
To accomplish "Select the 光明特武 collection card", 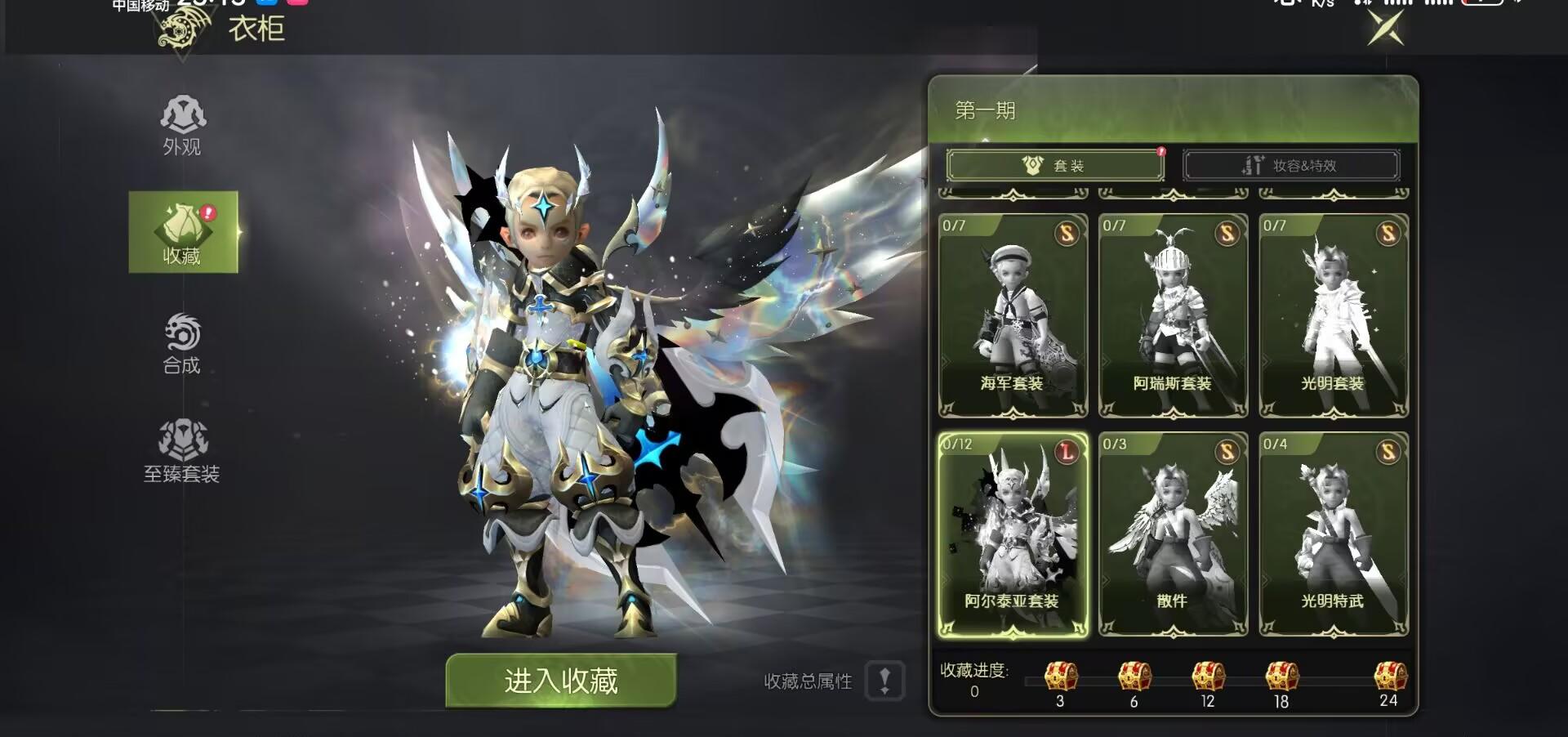I will click(1333, 535).
